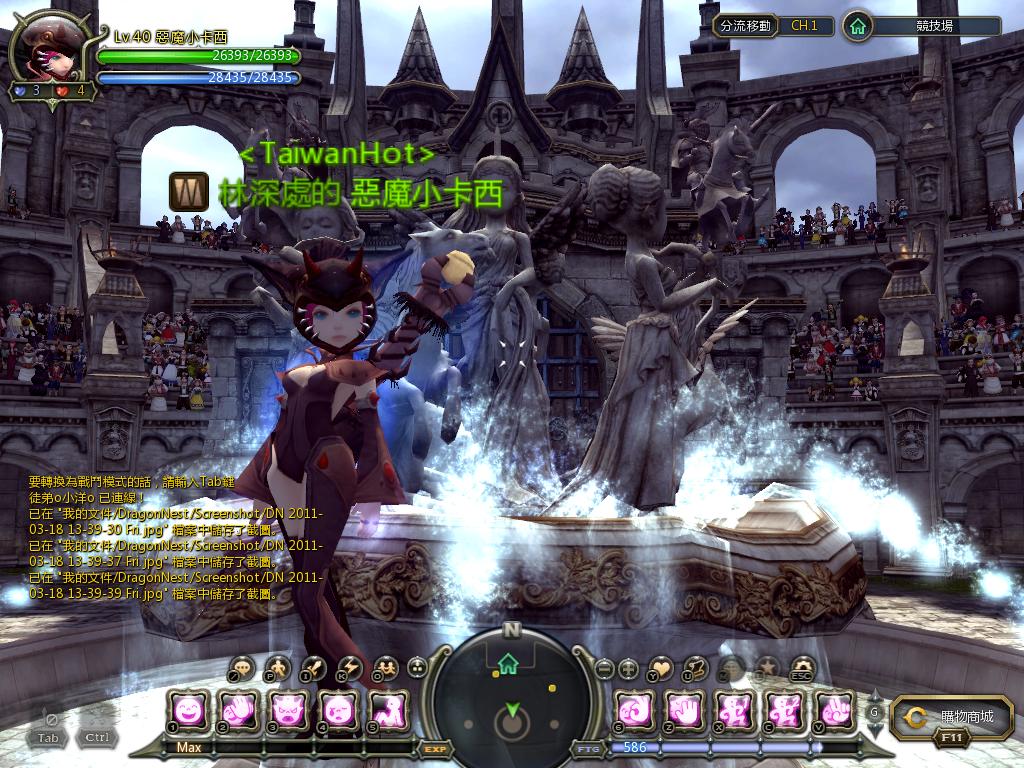Viewport: 1024px width, 768px height.
Task: Click the heart icon menu button
Action: coord(662,669)
